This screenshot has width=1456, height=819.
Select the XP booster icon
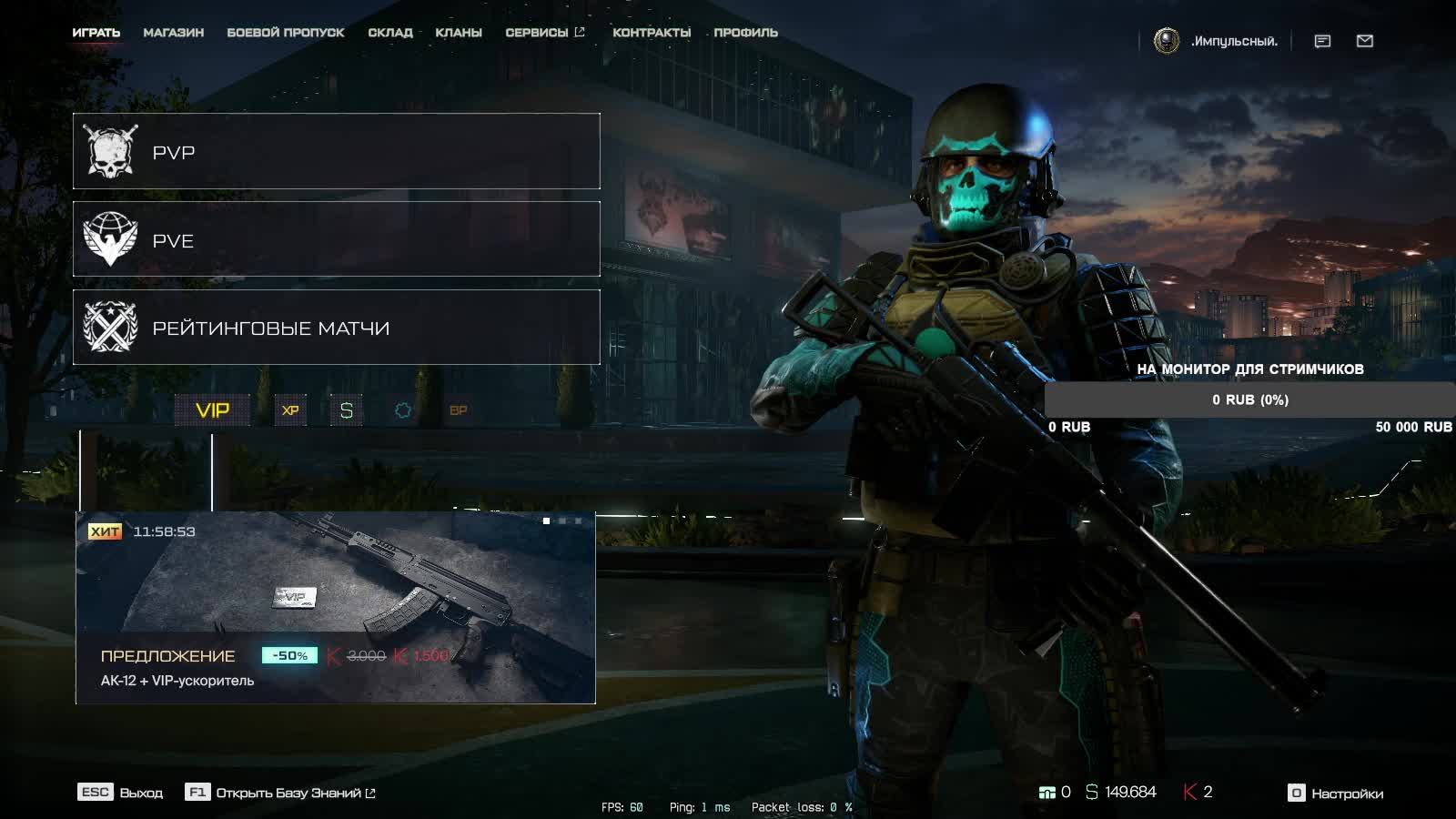coord(290,410)
